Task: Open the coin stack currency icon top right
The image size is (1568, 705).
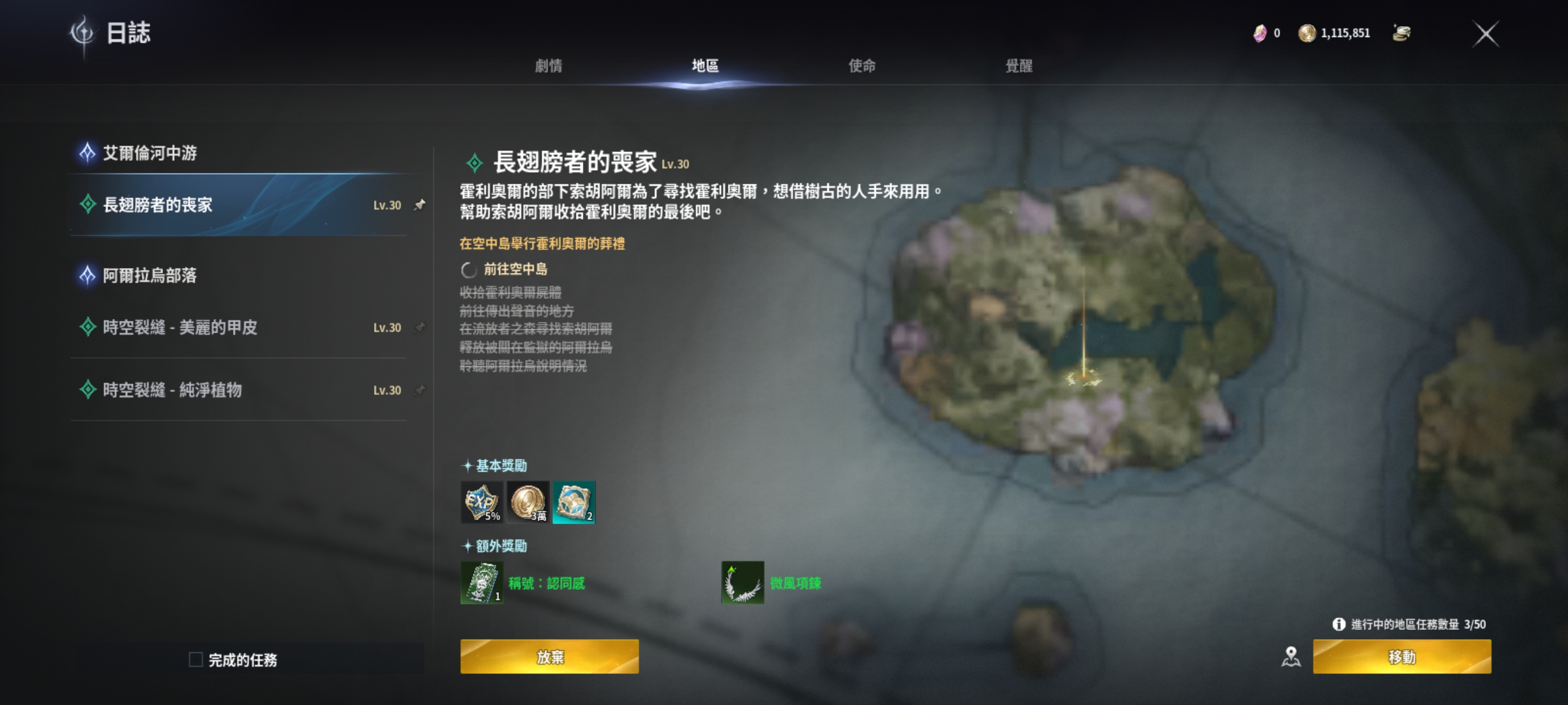Action: click(1403, 34)
